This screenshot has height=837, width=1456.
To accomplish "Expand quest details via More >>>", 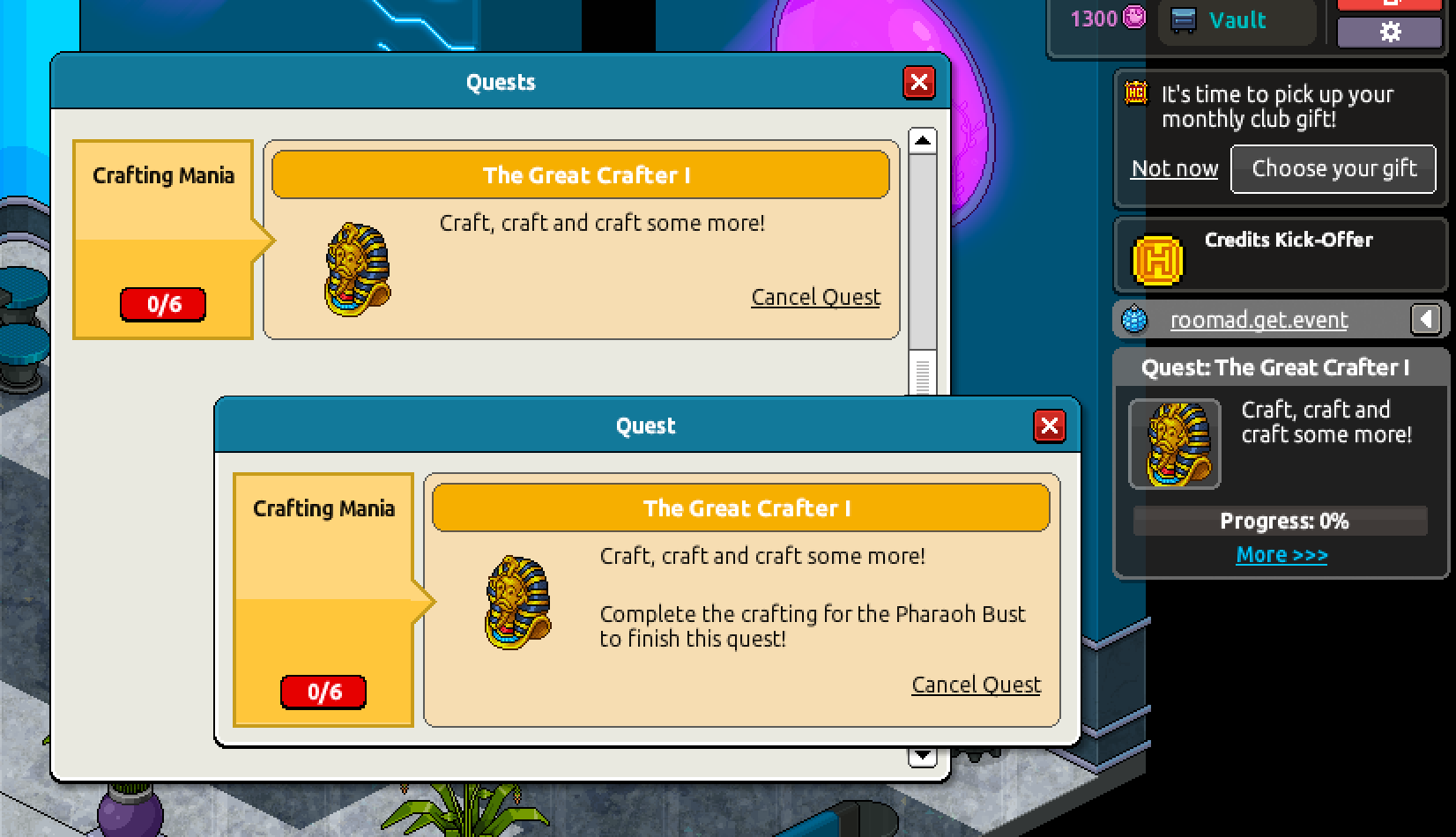I will tap(1281, 554).
